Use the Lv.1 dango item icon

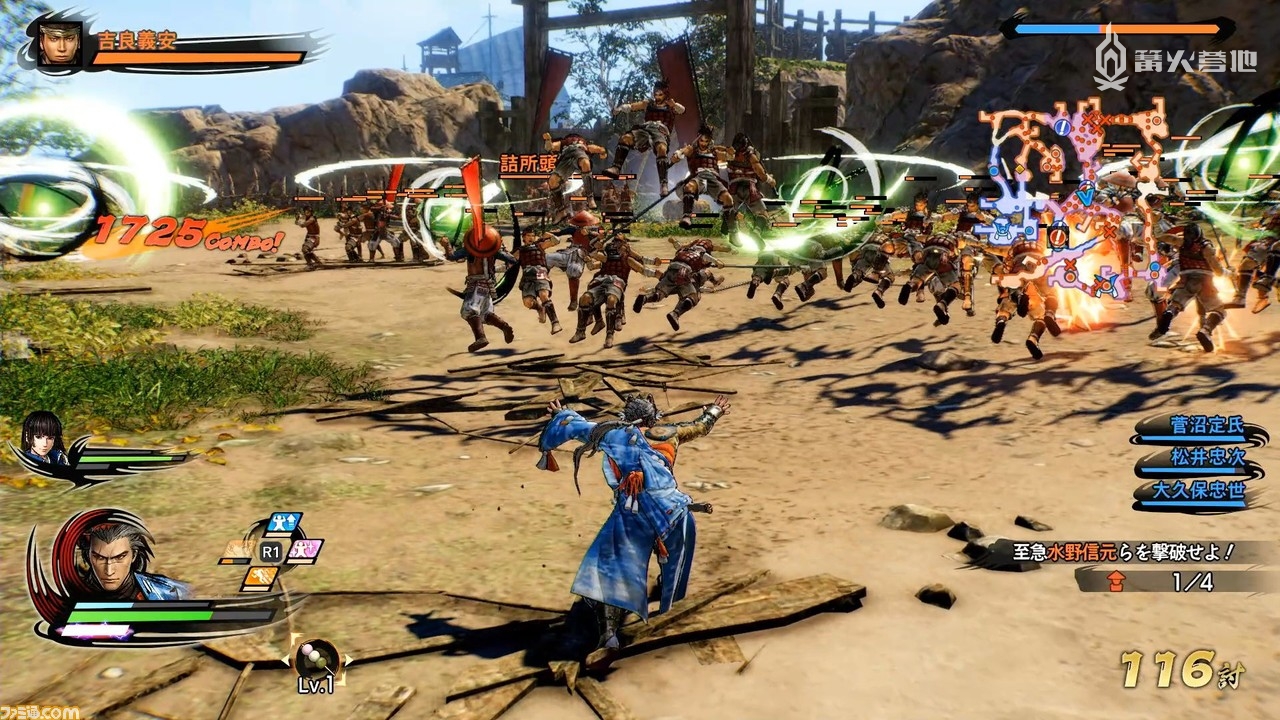(316, 659)
